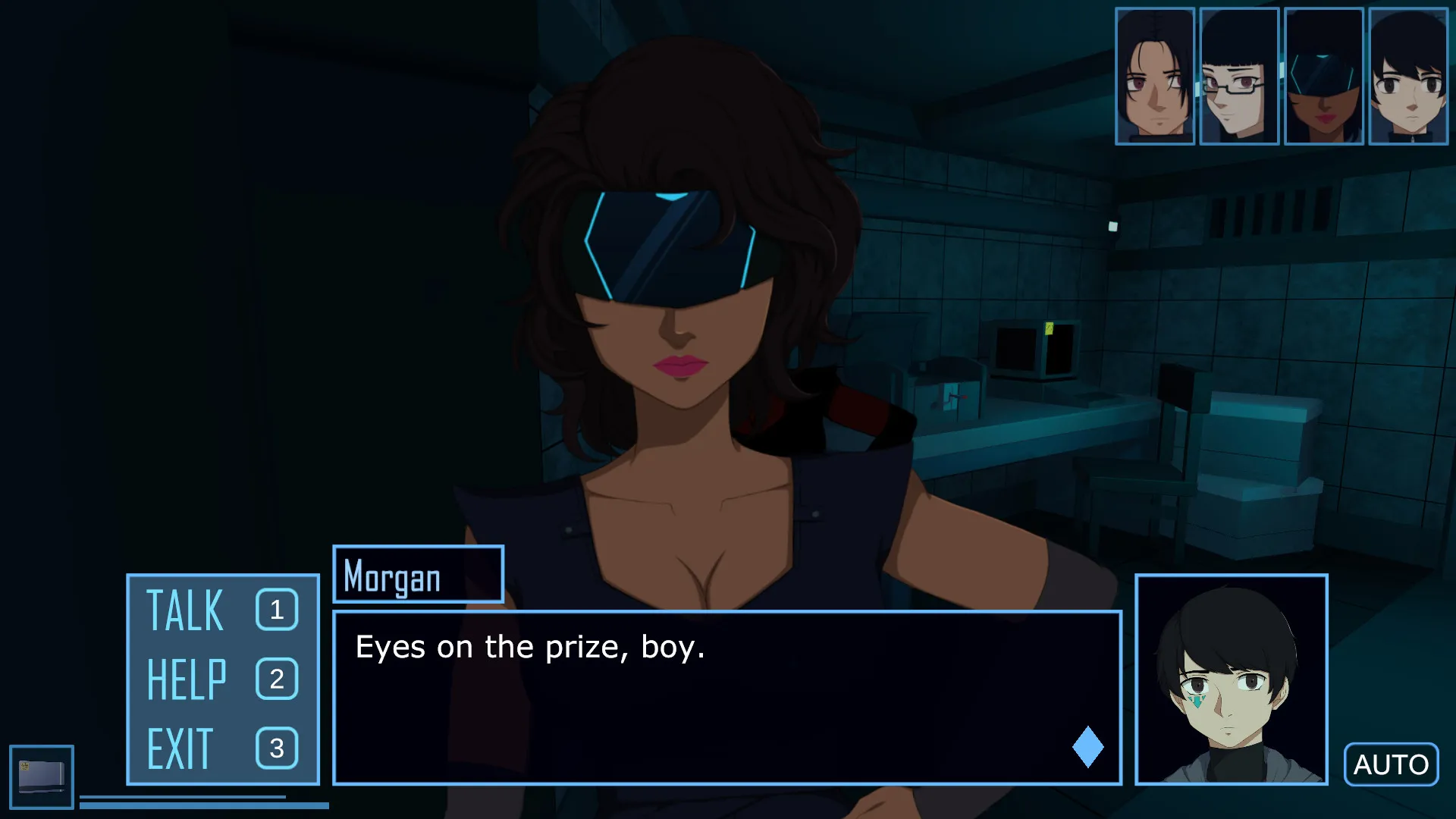Enable AUTO dialogue mode
Screen dimensions: 1456x819
[x=1391, y=764]
